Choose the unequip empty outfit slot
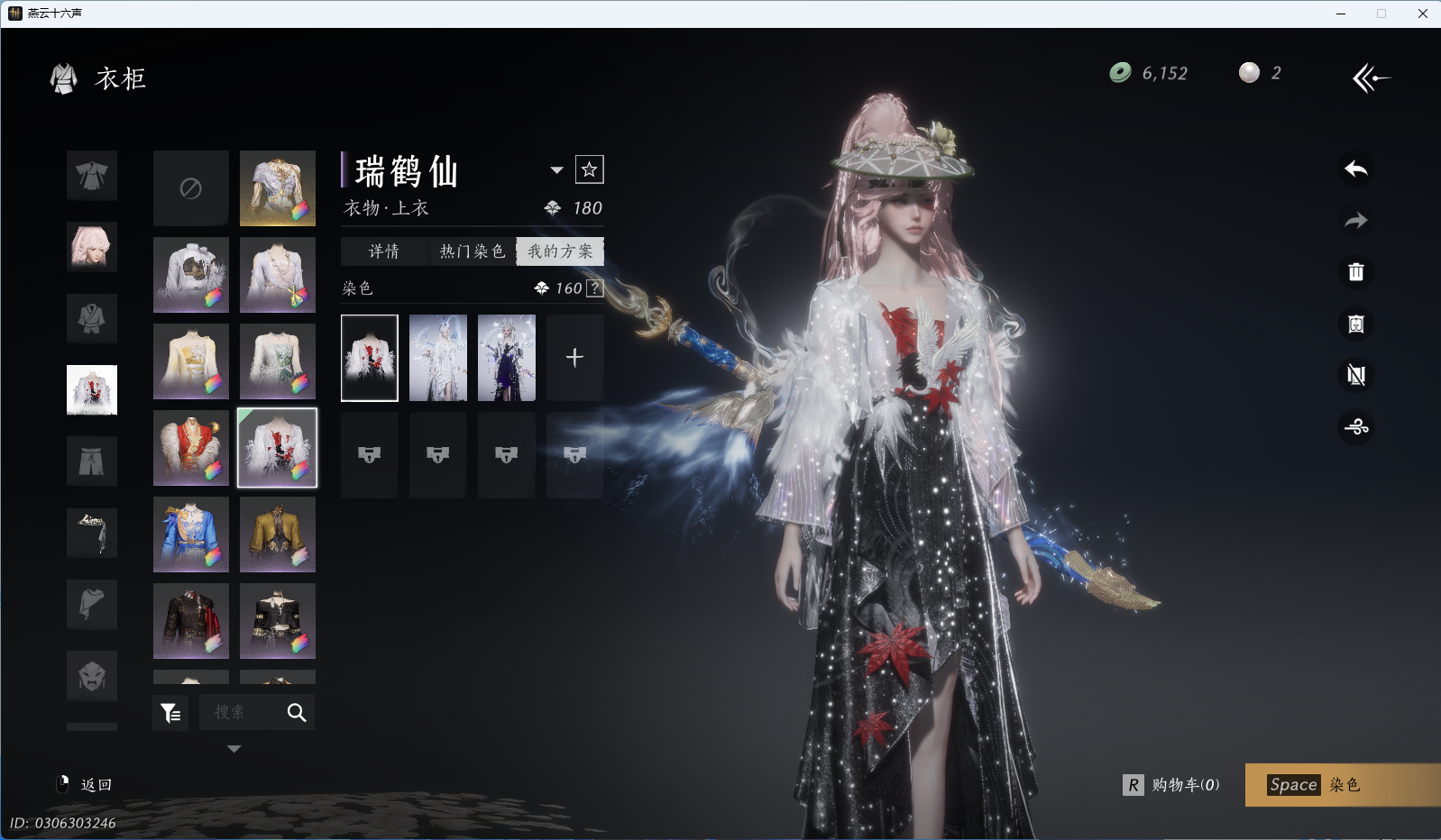Image resolution: width=1441 pixels, height=840 pixels. pyautogui.click(x=190, y=188)
